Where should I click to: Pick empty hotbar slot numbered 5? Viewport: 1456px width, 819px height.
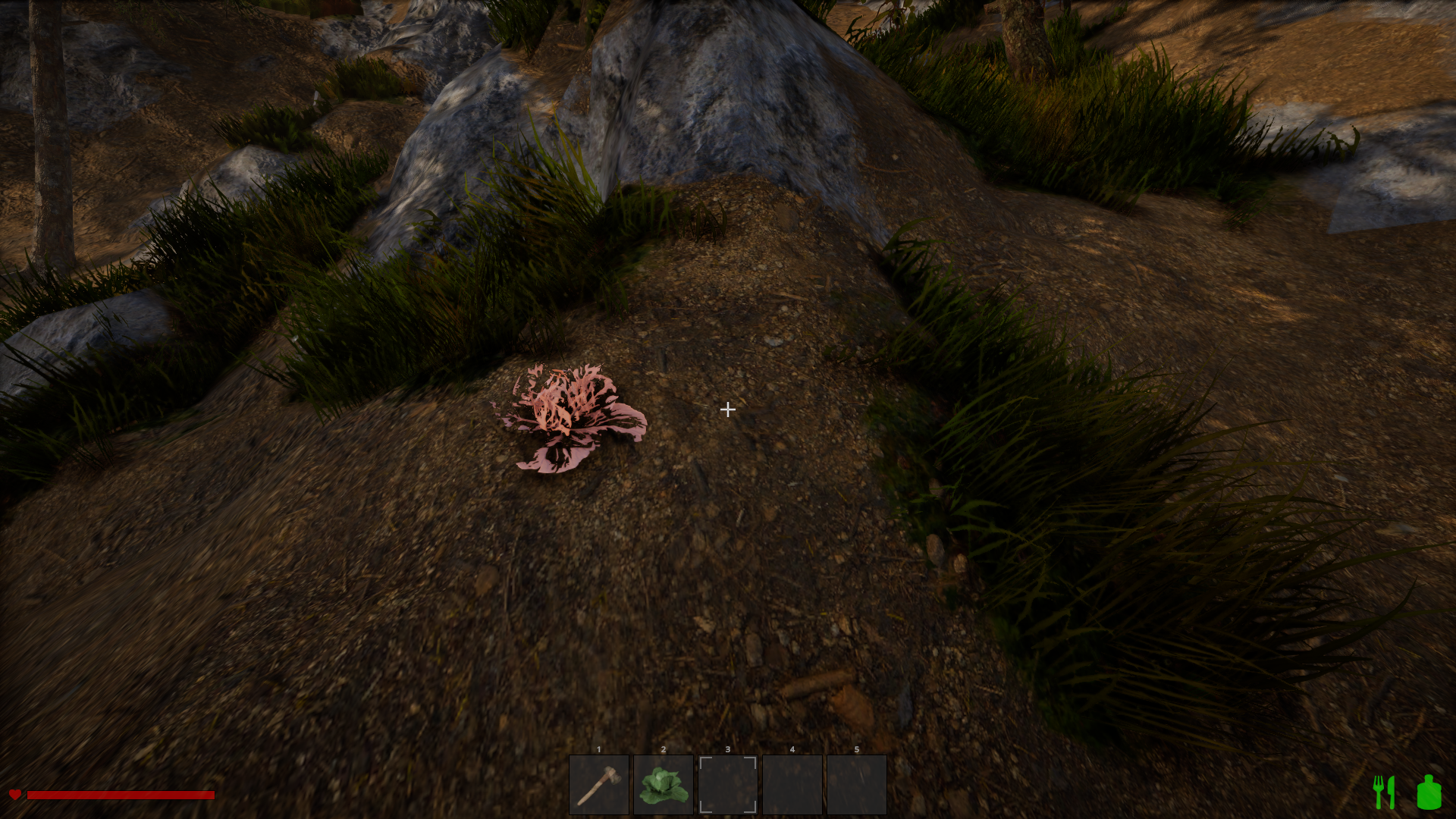tap(857, 785)
